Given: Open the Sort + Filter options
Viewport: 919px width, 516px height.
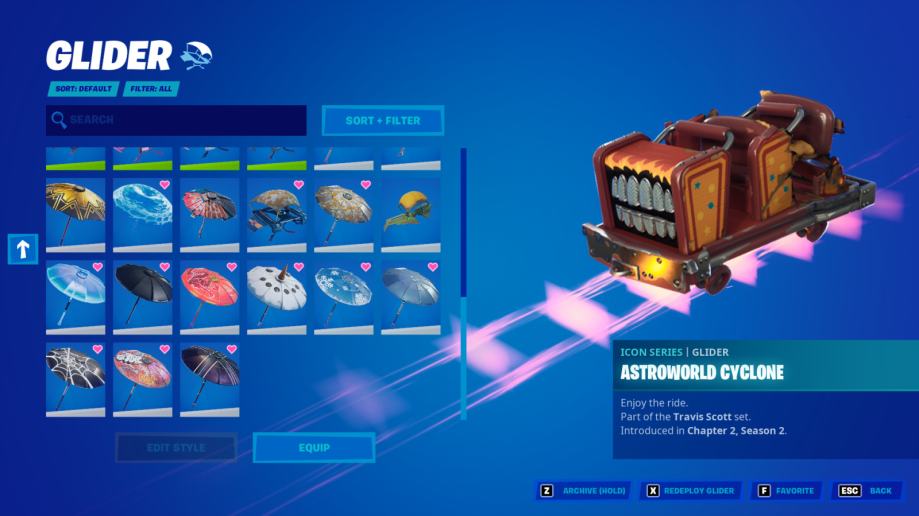Looking at the screenshot, I should (x=382, y=121).
